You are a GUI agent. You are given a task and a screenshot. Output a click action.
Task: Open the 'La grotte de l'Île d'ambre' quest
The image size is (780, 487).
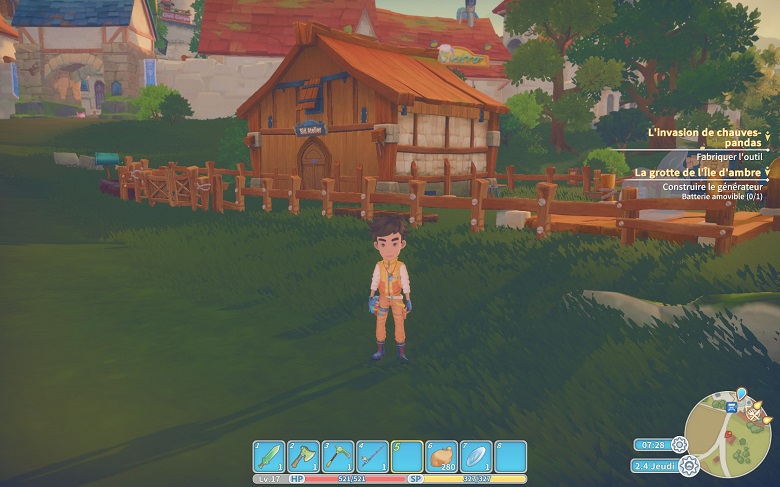[698, 172]
